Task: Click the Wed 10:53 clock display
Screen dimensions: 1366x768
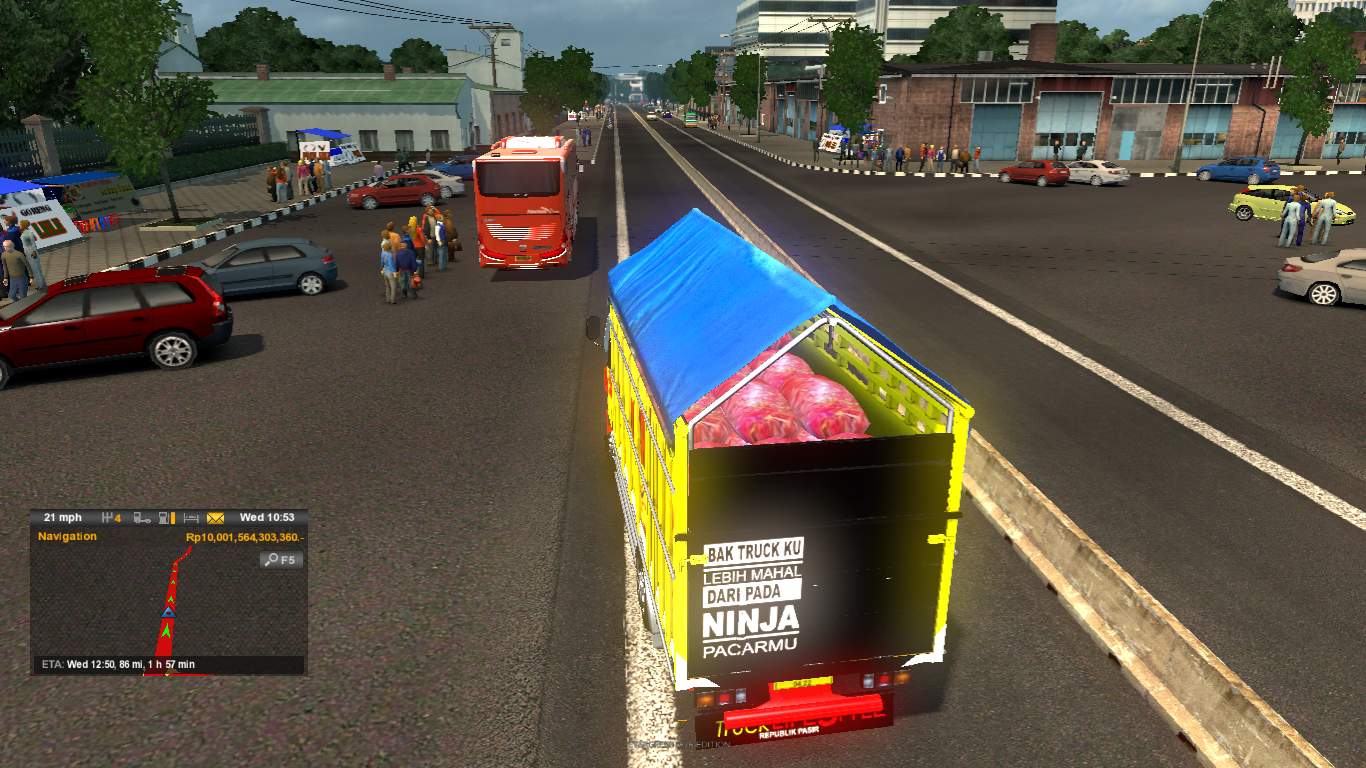Action: tap(268, 517)
